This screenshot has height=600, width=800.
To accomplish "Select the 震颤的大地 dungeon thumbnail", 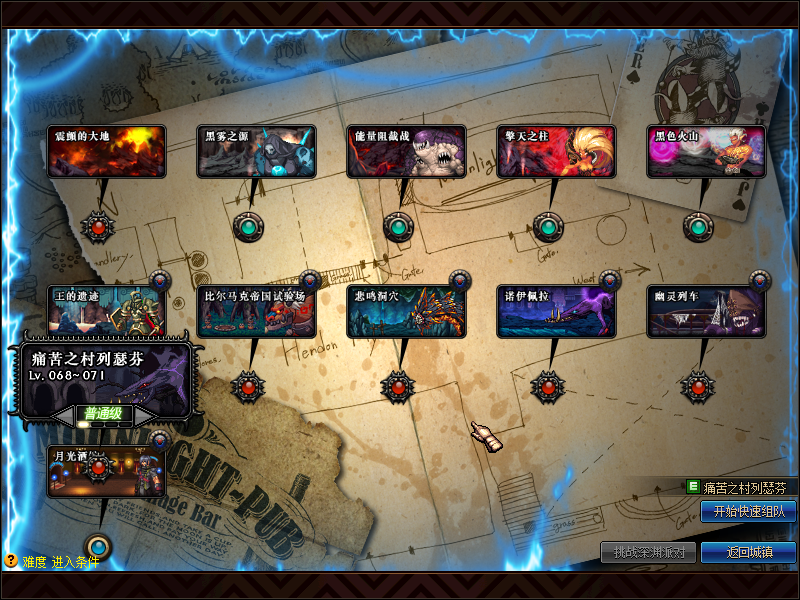I will (106, 152).
